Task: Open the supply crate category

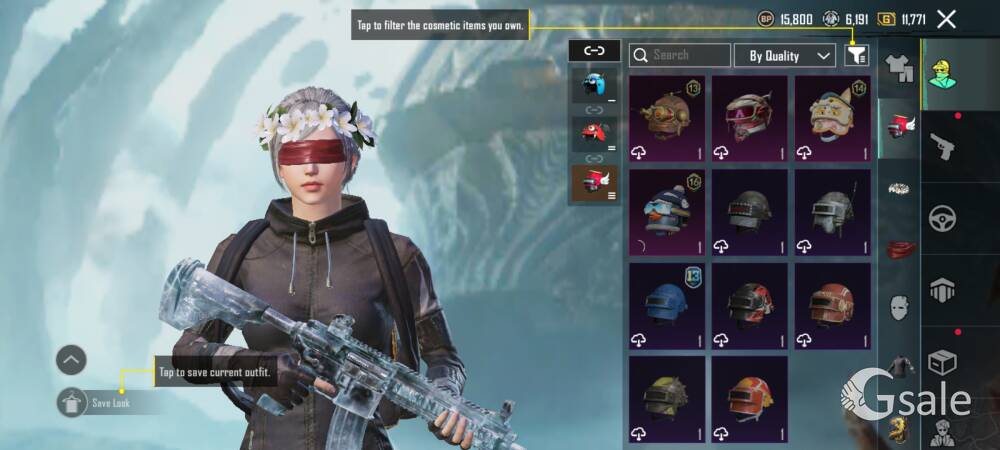Action: 943,362
